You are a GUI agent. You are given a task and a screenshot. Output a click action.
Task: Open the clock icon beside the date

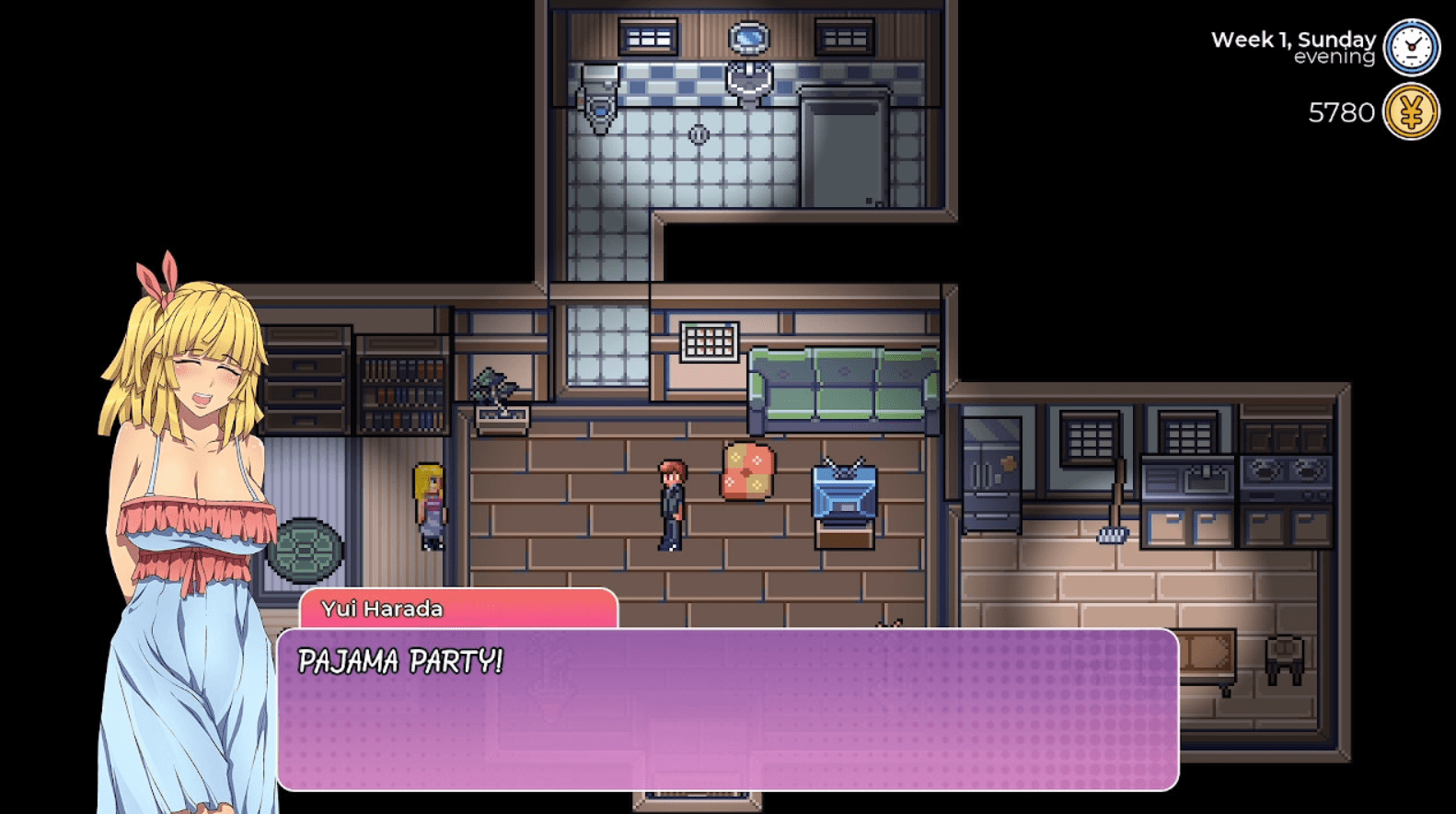point(1412,48)
